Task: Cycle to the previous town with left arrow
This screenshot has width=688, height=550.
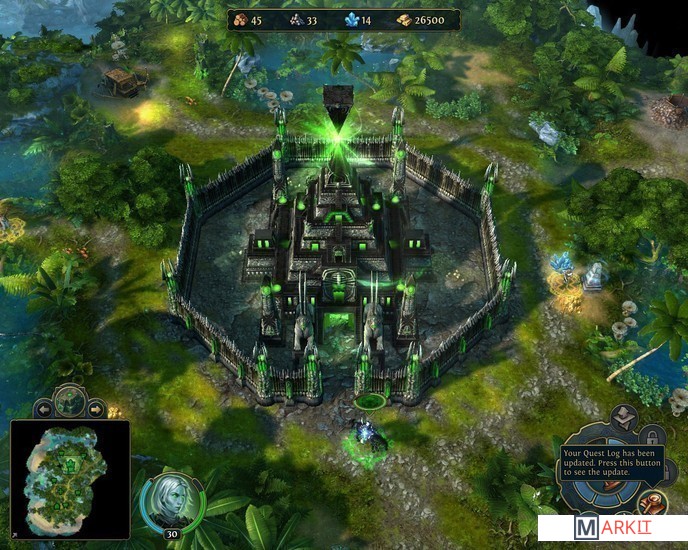Action: (x=43, y=409)
